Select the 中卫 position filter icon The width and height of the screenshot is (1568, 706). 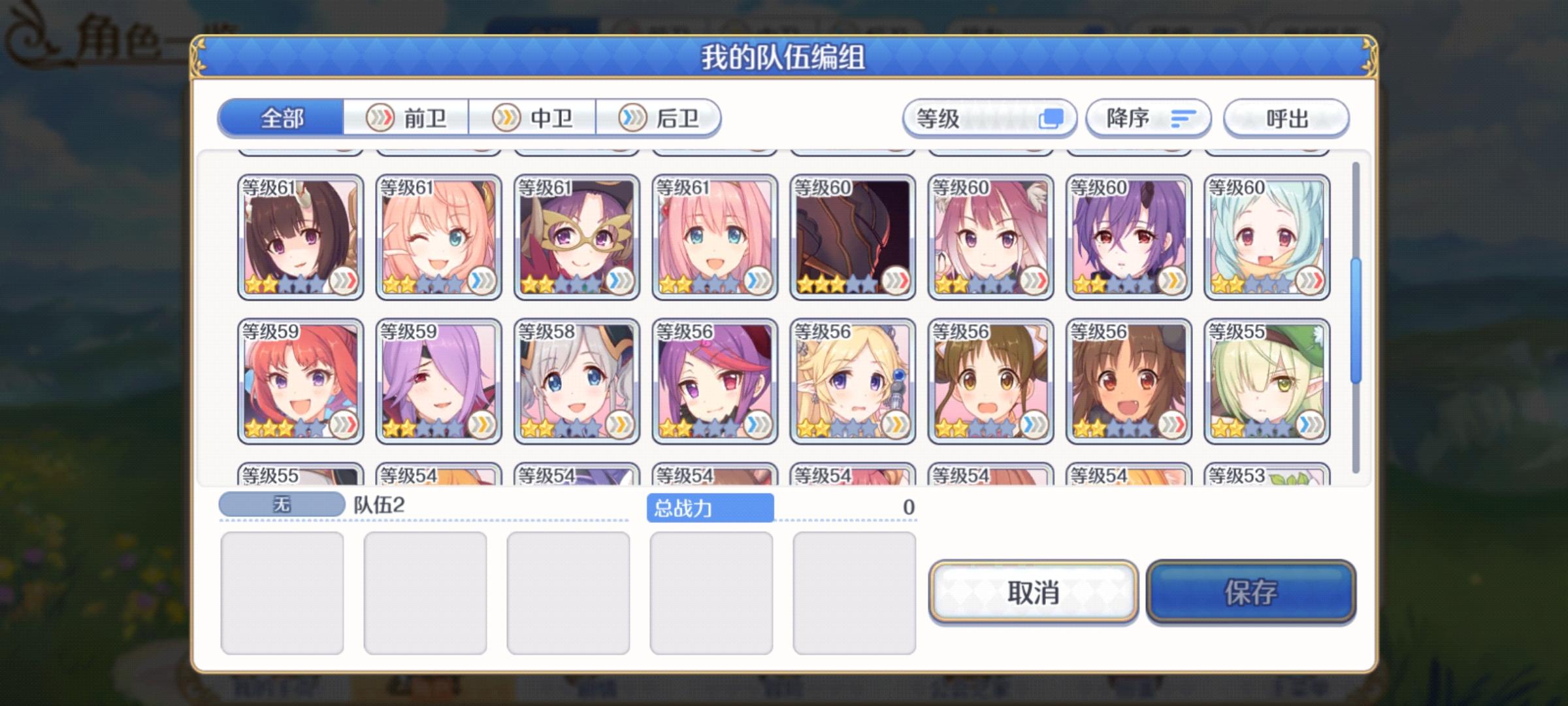506,118
